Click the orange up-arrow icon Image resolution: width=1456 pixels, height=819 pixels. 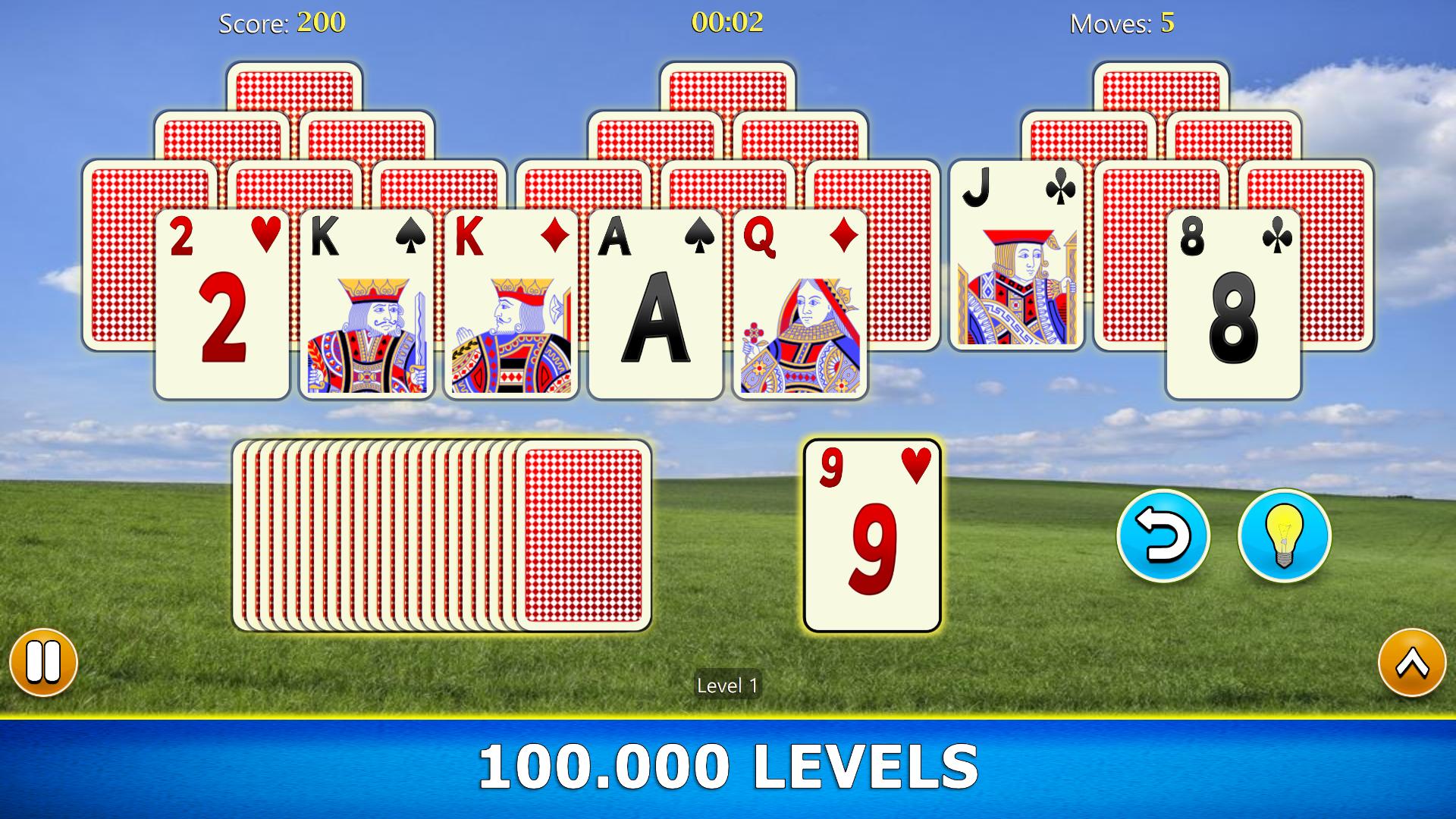1412,661
